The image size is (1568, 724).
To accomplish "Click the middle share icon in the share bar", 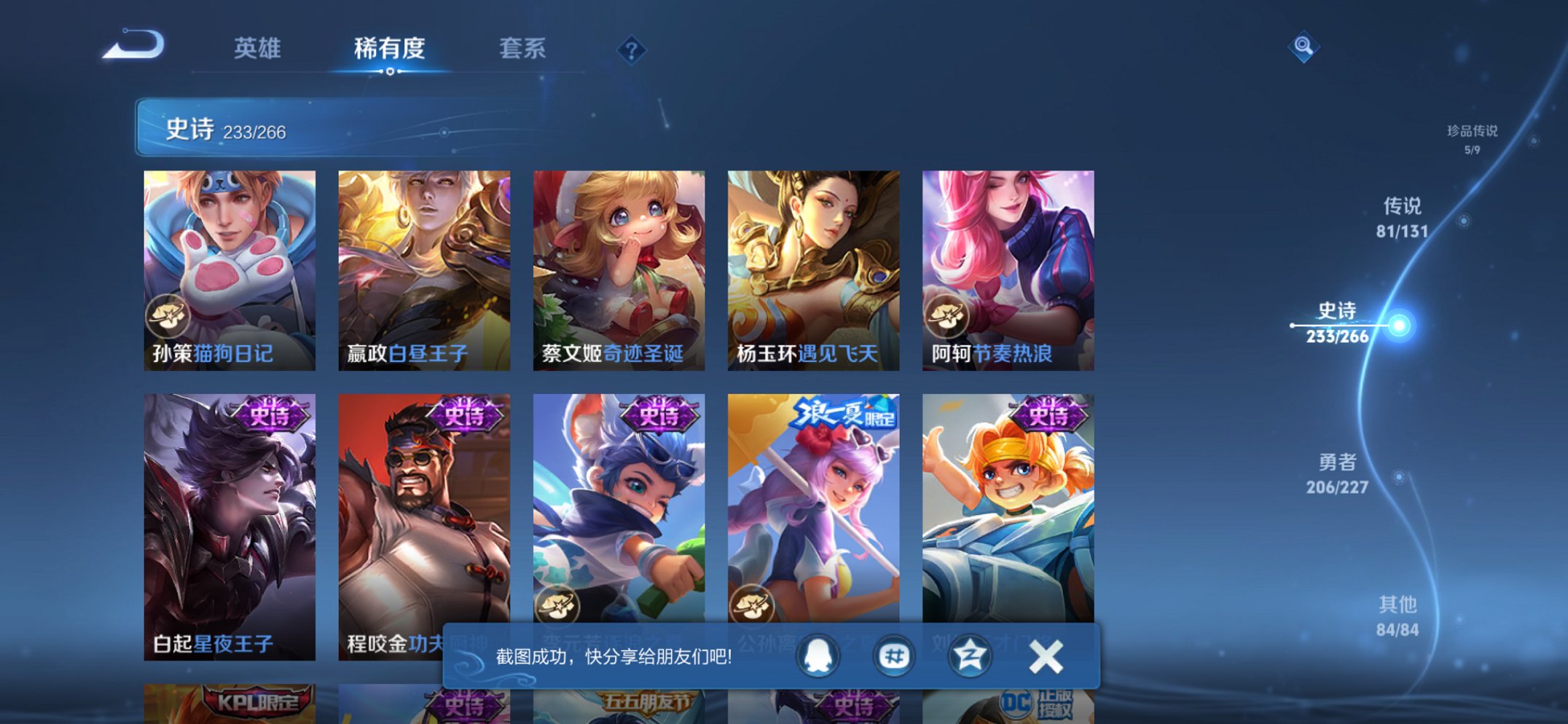I will 892,656.
